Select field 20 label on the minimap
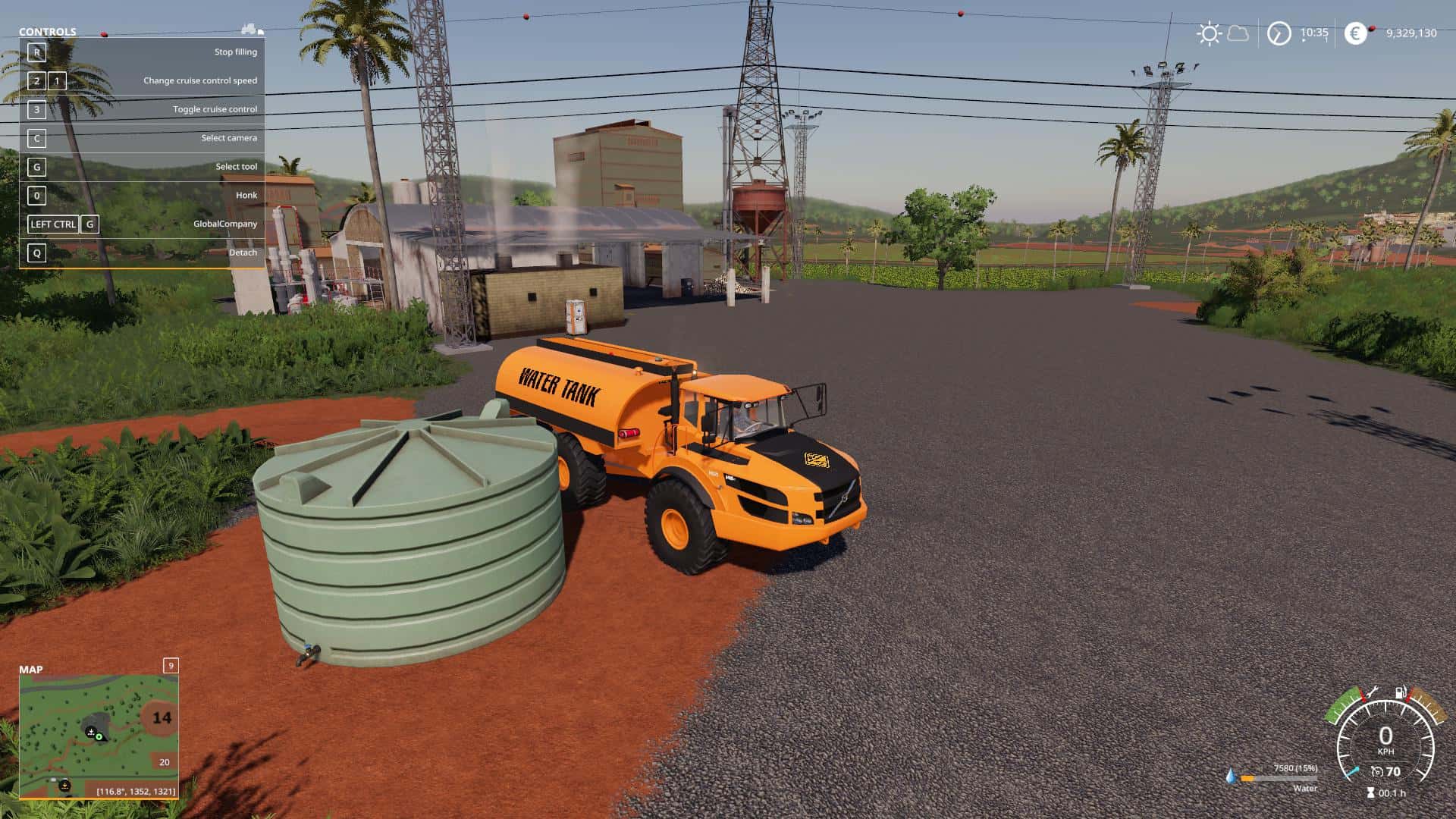The image size is (1456, 819). (165, 762)
